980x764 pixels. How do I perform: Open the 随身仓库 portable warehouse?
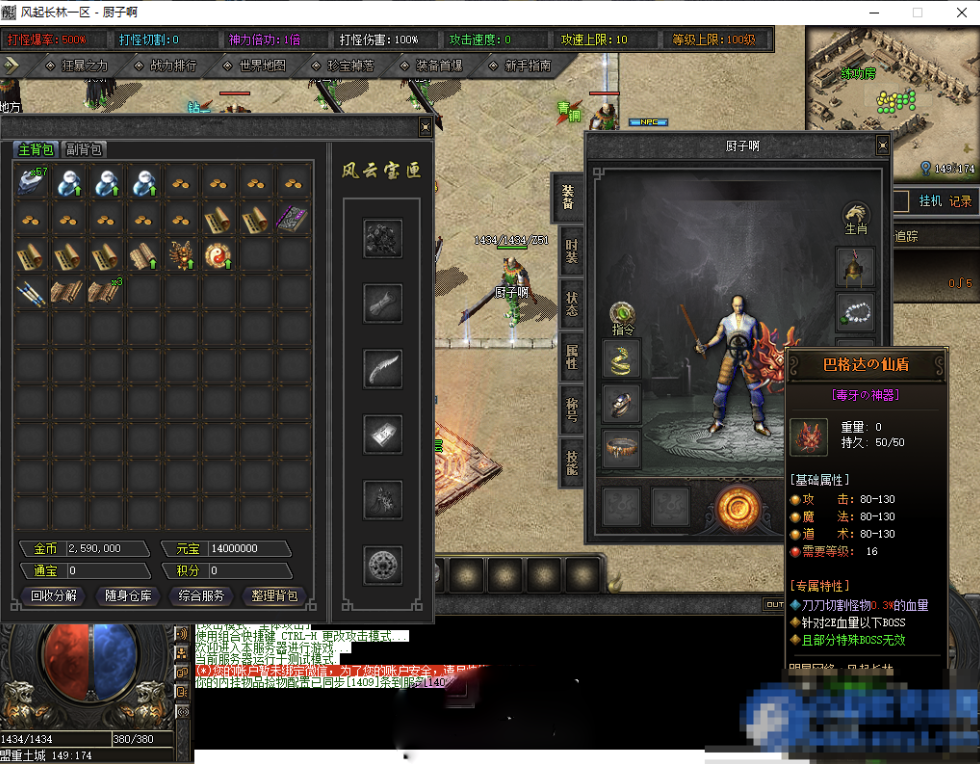click(128, 596)
